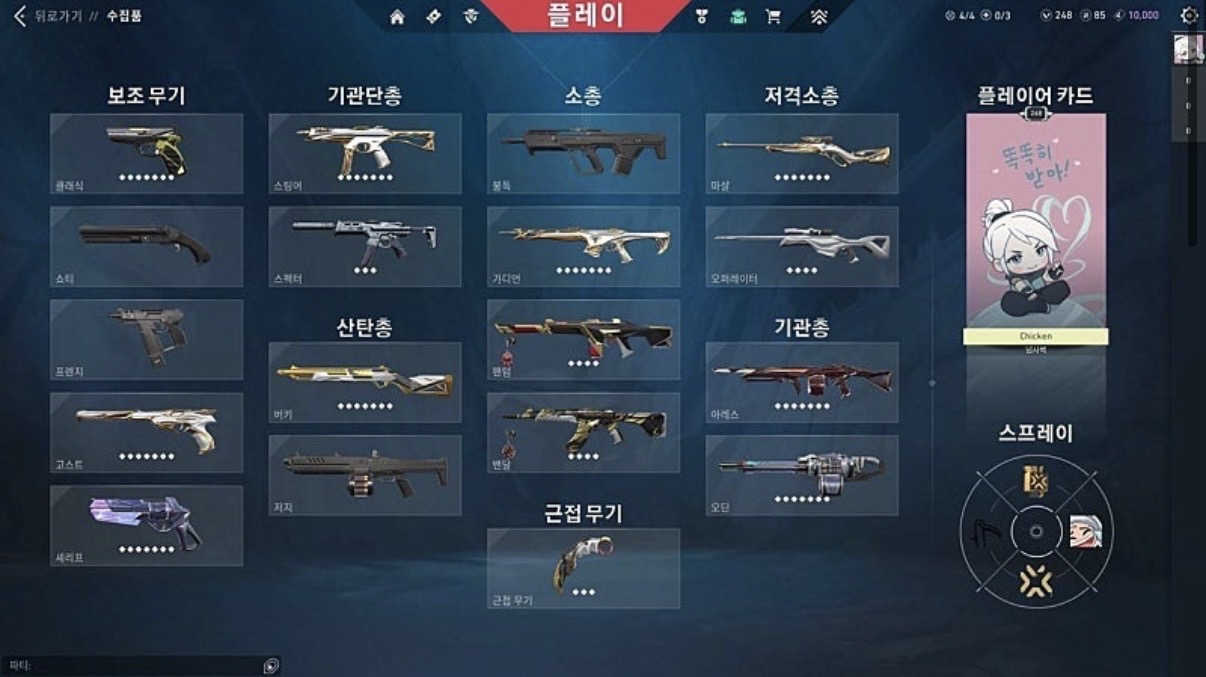Open the settings gear

point(1189,16)
